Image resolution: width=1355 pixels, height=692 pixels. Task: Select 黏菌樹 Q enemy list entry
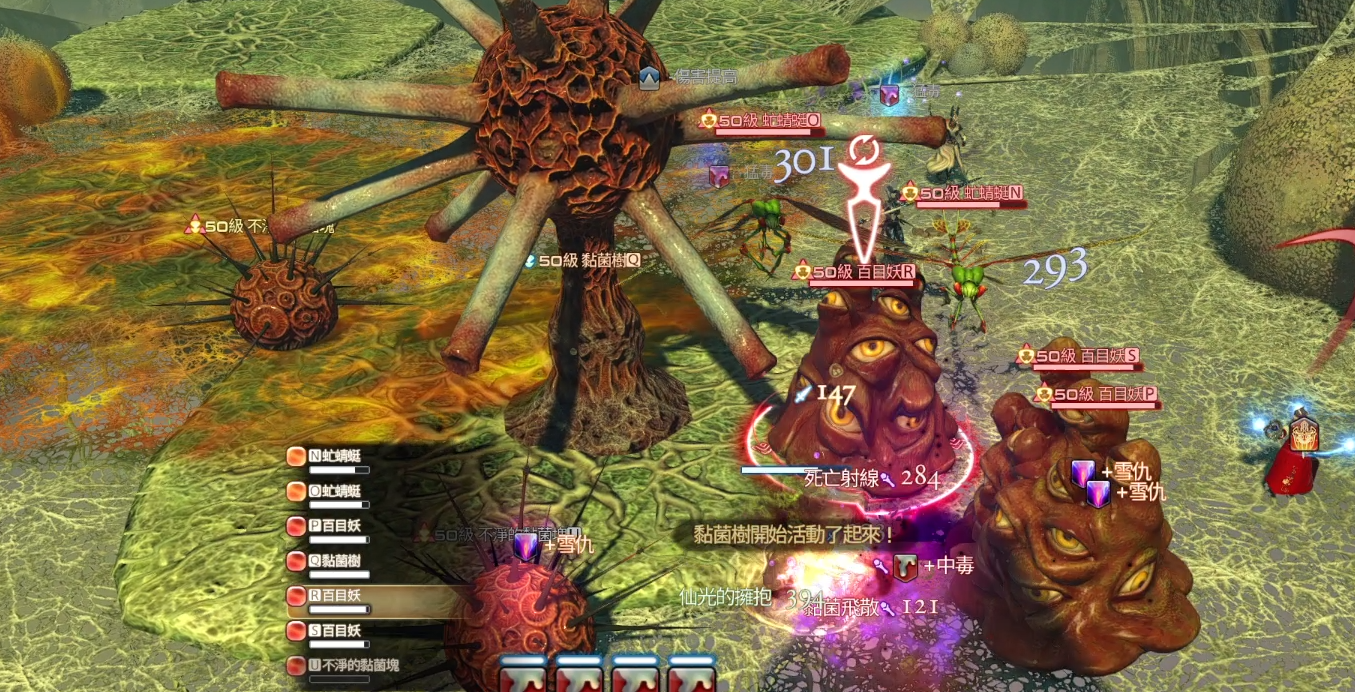click(335, 562)
